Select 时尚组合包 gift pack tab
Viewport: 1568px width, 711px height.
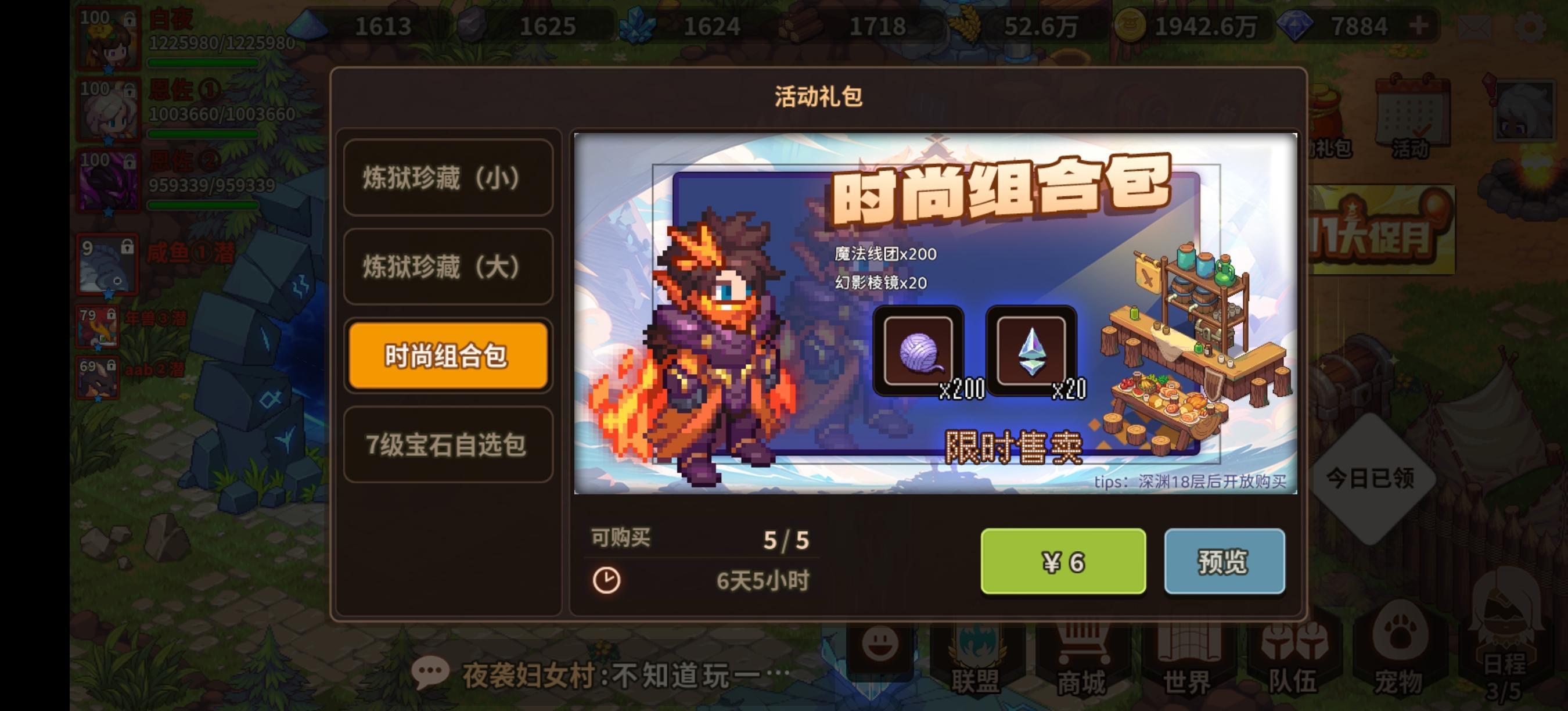448,357
